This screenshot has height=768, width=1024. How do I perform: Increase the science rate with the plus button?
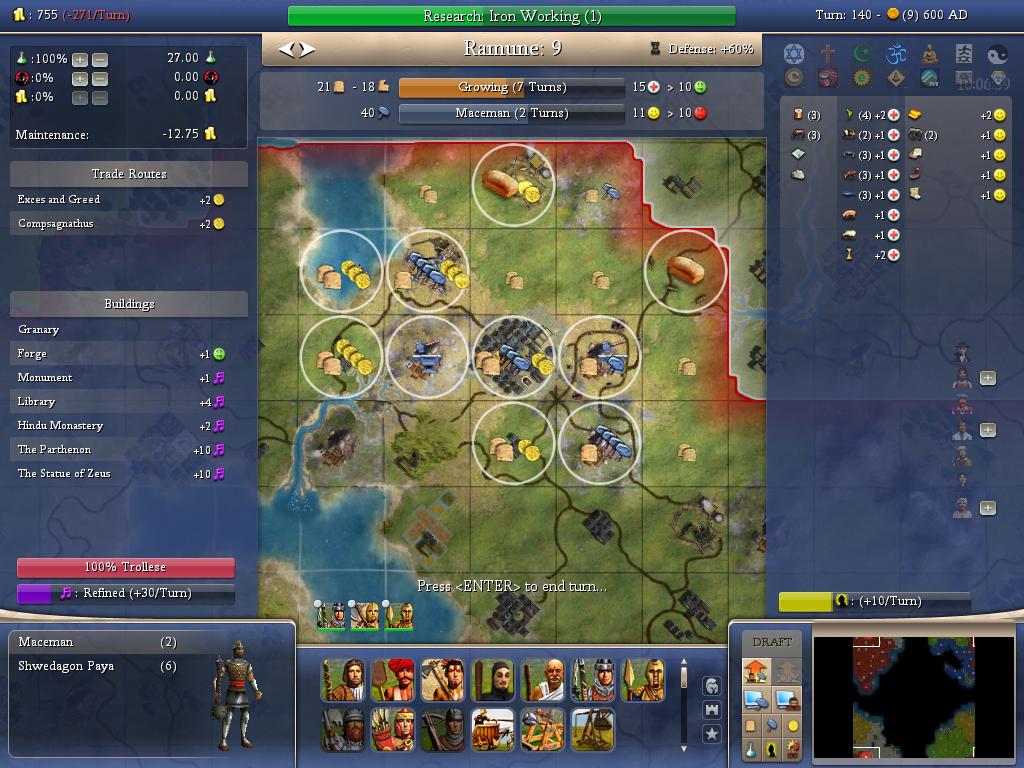point(80,59)
